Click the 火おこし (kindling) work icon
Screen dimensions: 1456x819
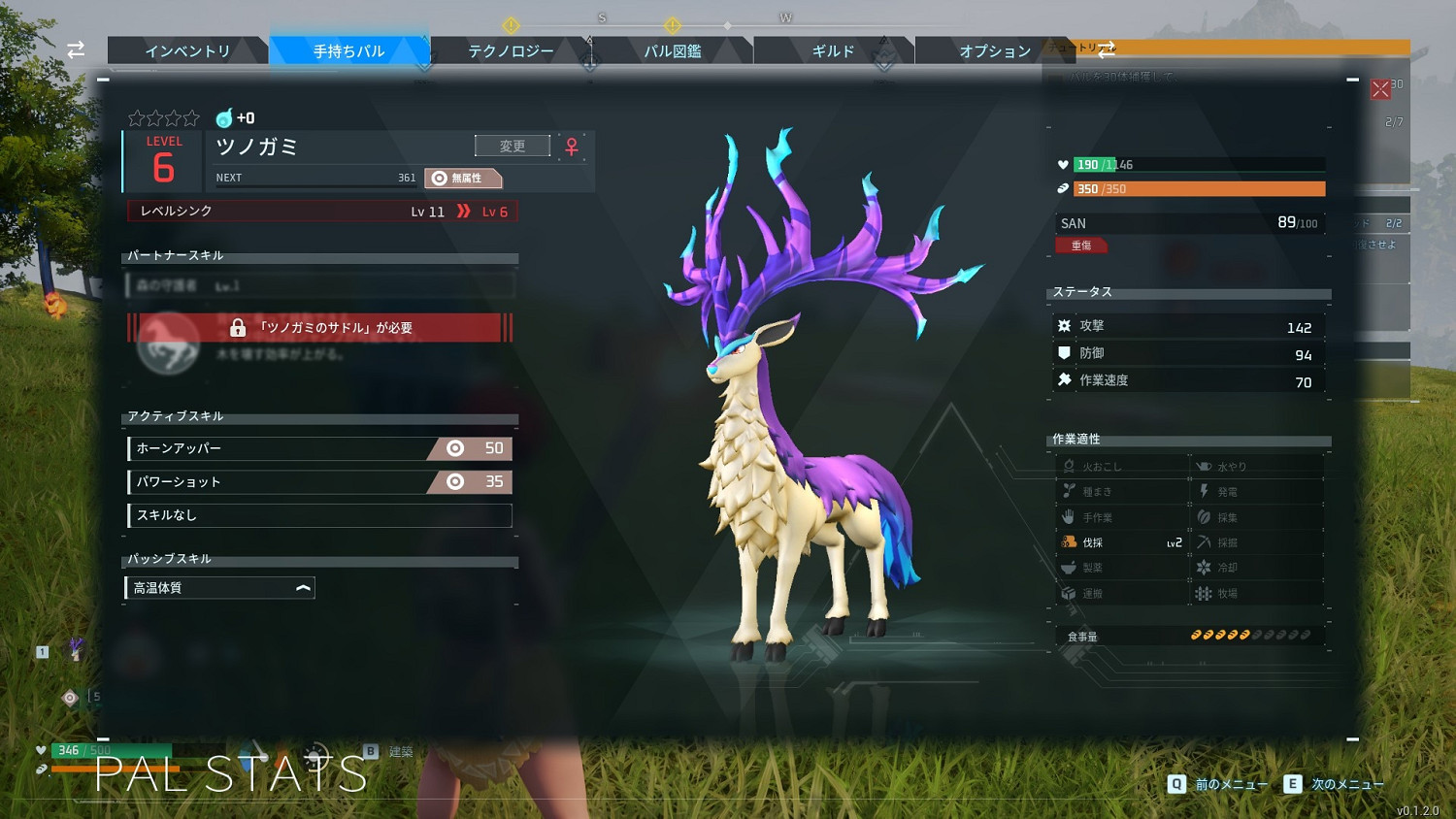coord(1071,465)
